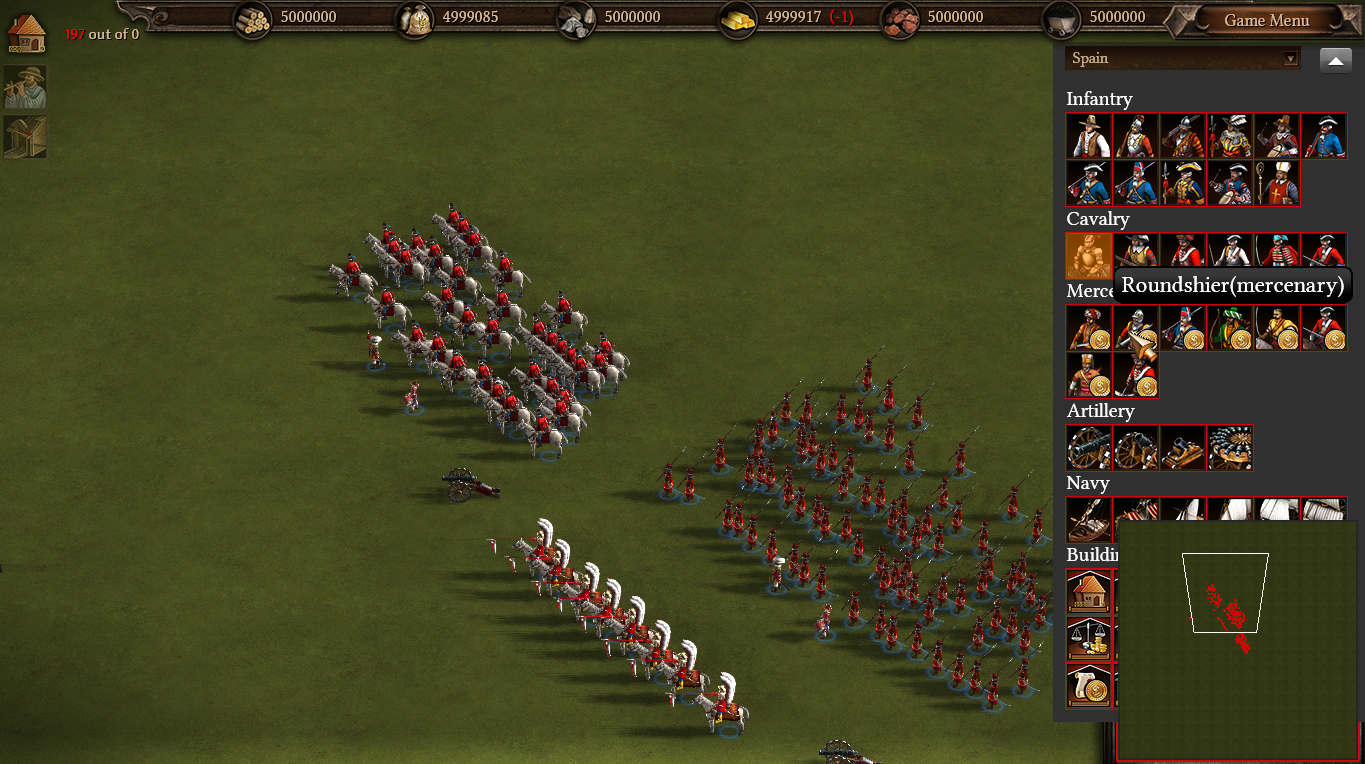The image size is (1365, 764).
Task: Select the multi-barrel circular cannon icon
Action: [x=1230, y=448]
